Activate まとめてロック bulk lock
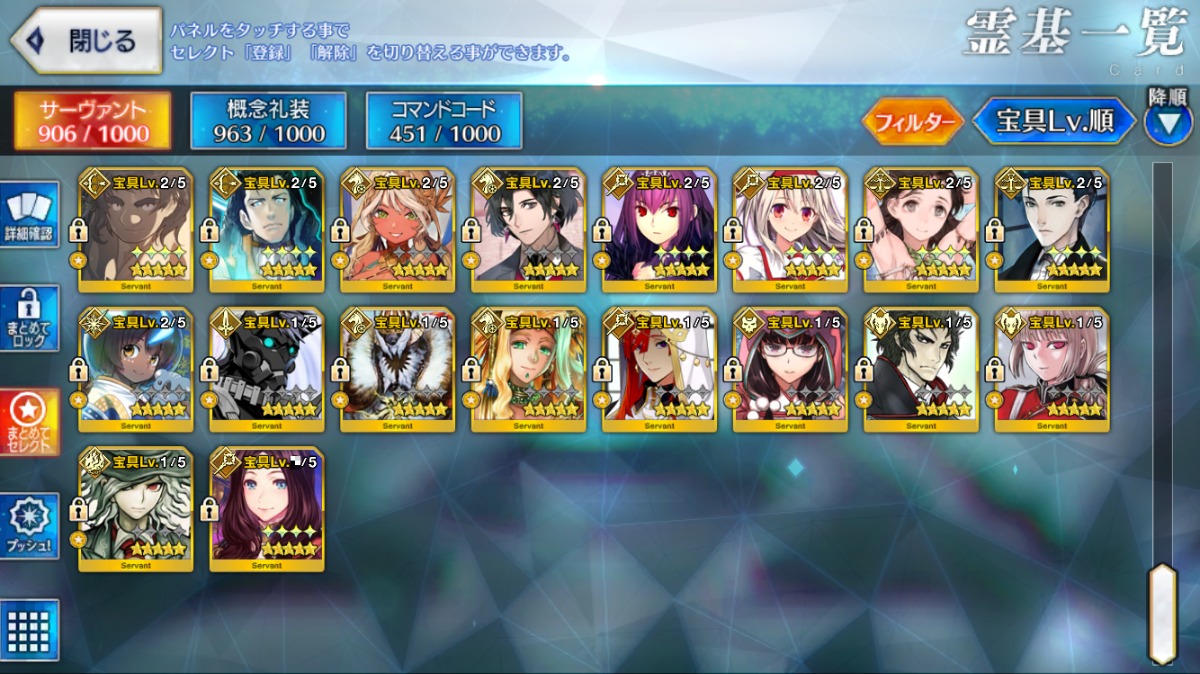 point(29,318)
